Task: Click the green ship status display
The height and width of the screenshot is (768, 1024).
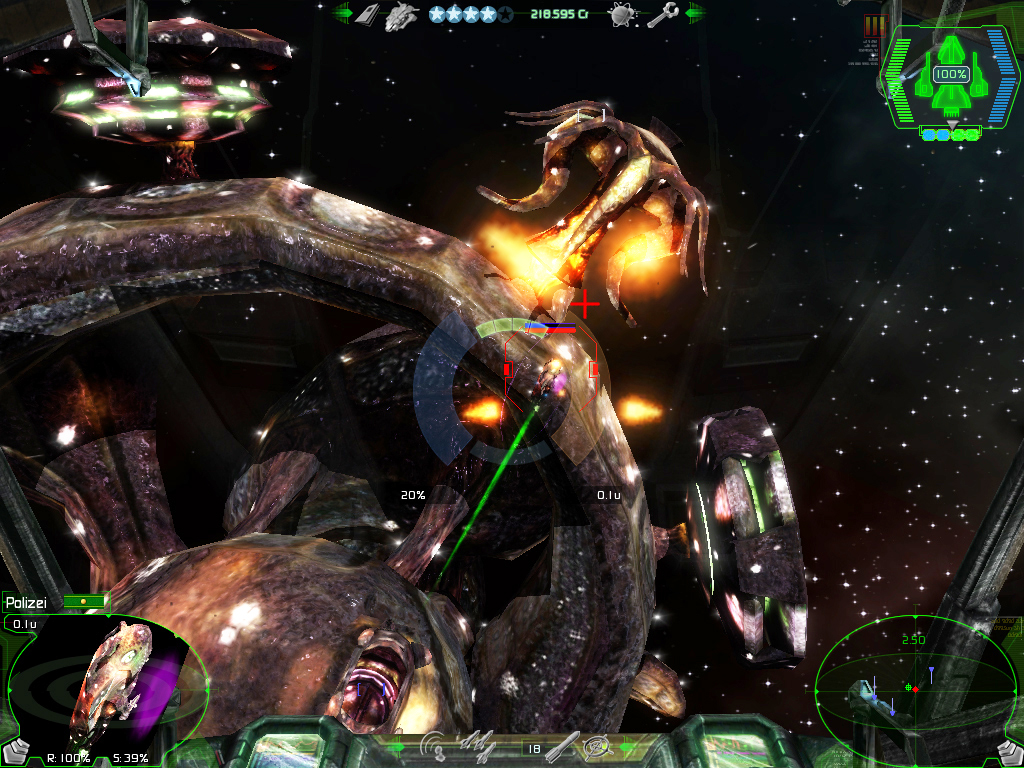Action: (x=951, y=78)
